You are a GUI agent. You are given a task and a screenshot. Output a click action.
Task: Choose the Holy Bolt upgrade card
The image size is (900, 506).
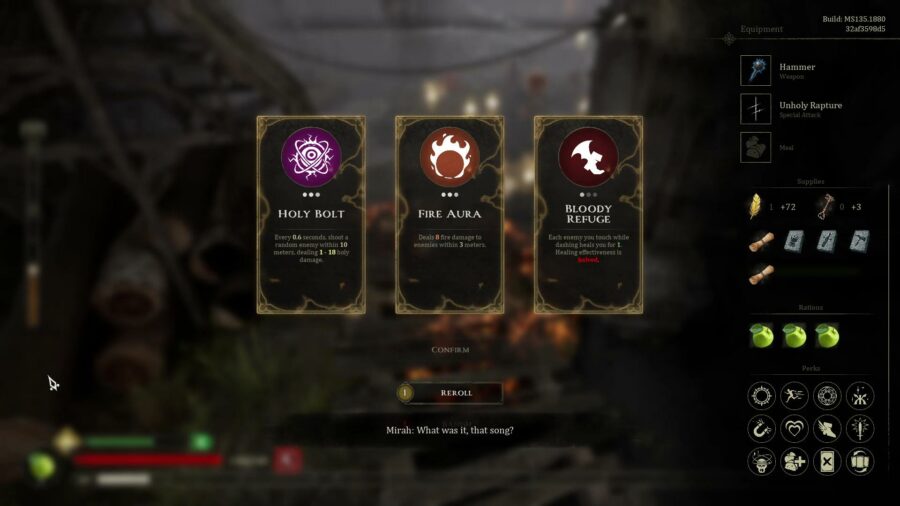click(311, 214)
